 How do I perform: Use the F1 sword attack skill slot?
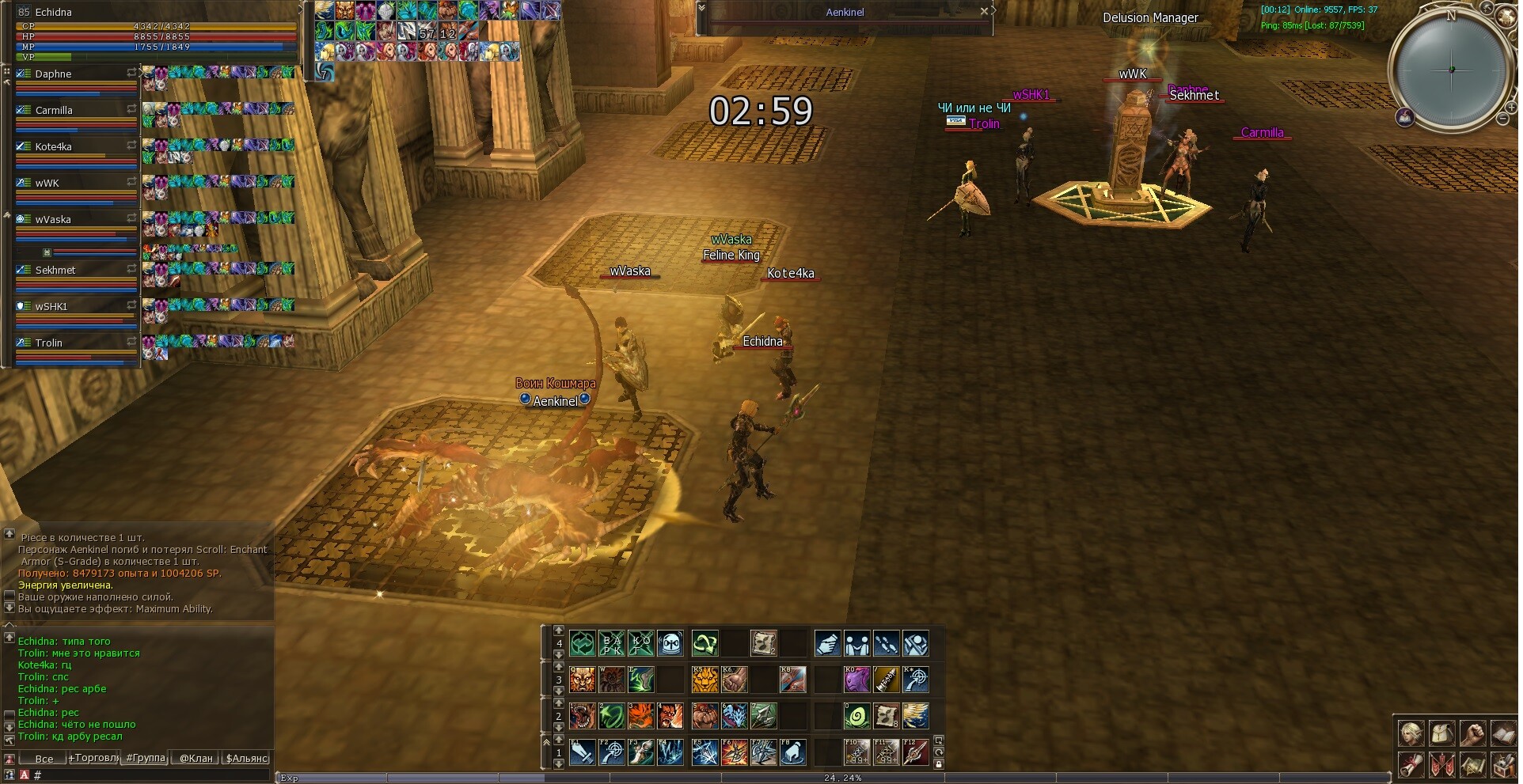583,752
